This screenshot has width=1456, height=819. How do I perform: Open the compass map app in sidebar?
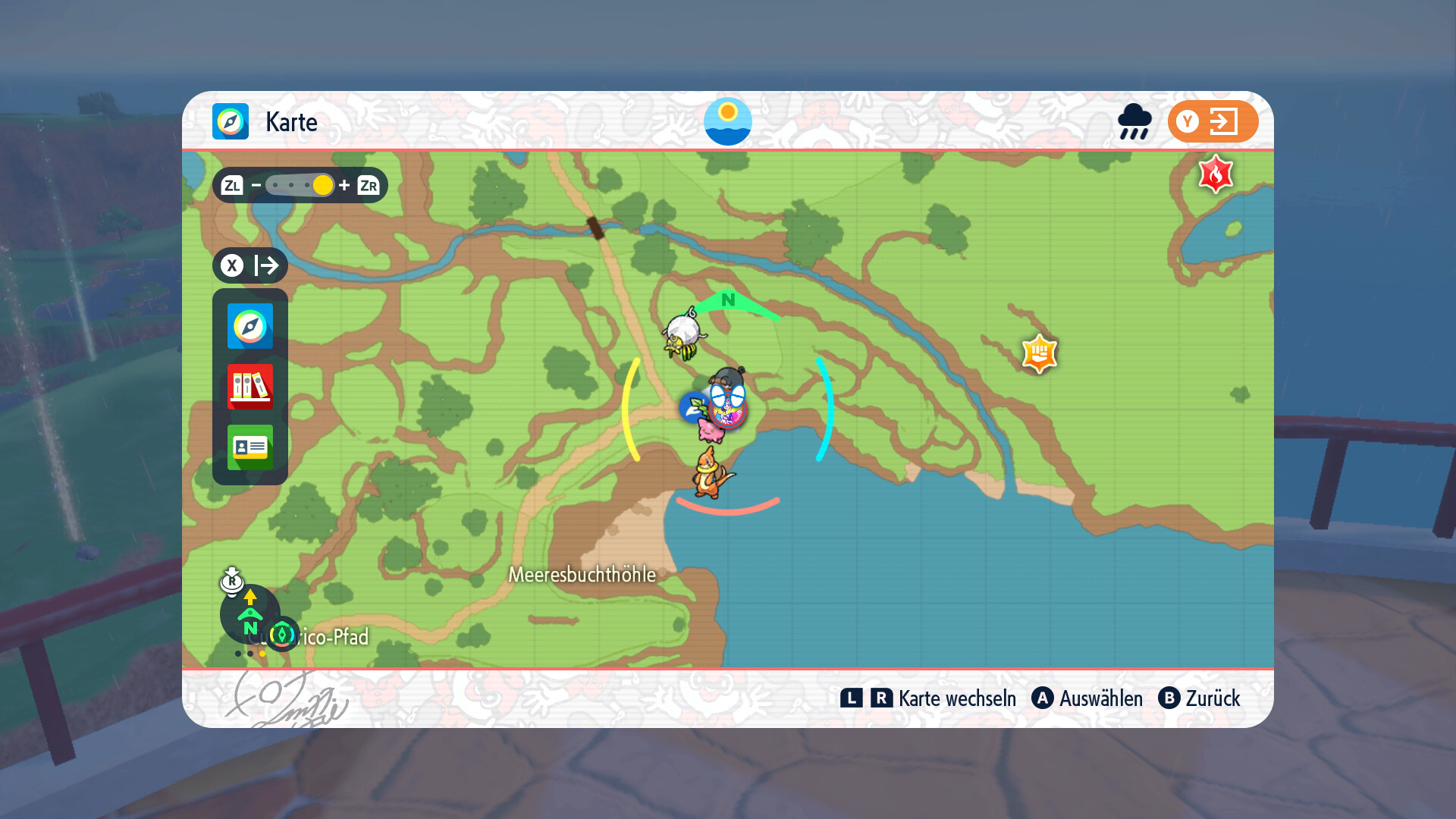click(x=250, y=326)
